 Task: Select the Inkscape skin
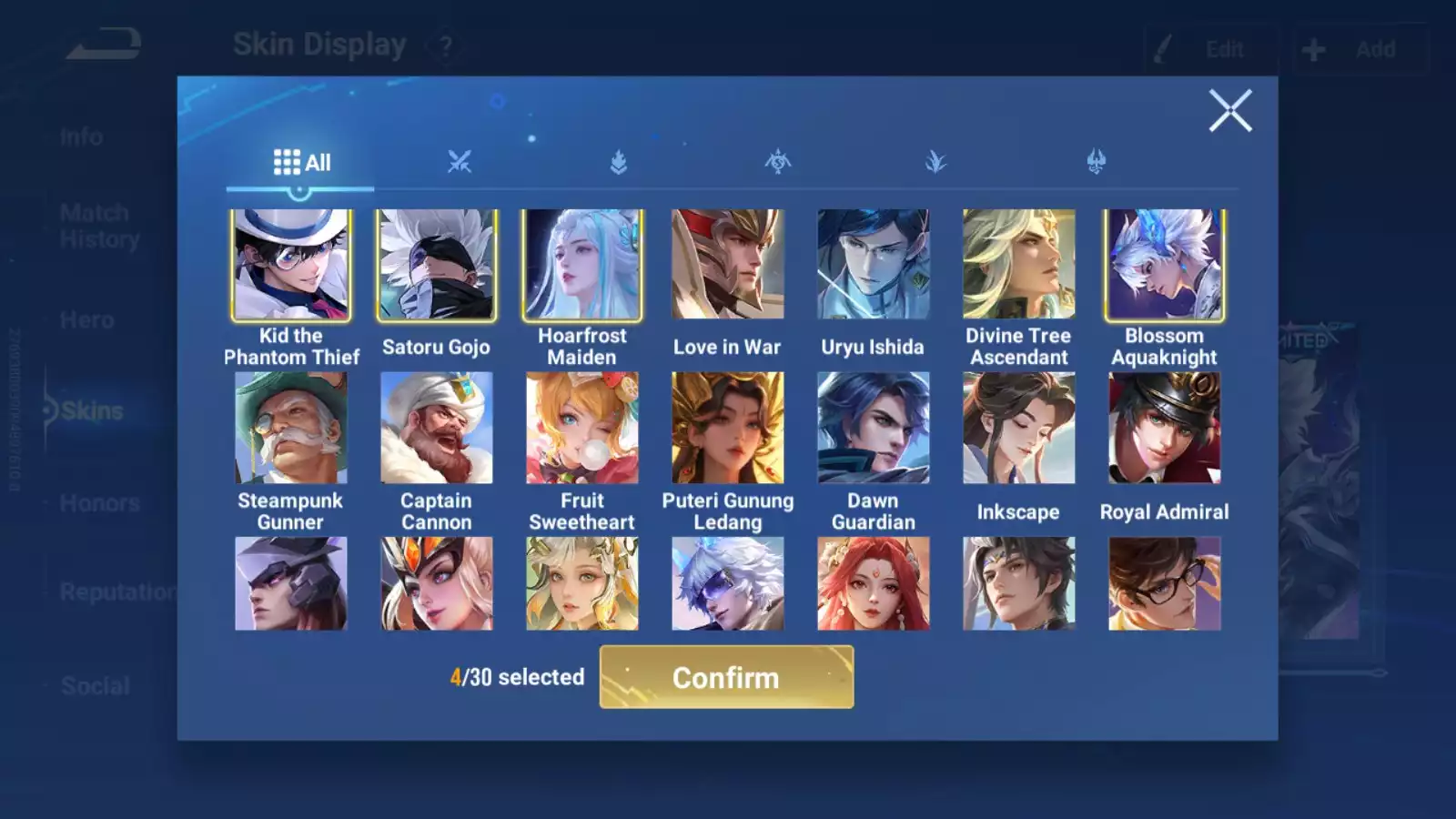point(1019,428)
